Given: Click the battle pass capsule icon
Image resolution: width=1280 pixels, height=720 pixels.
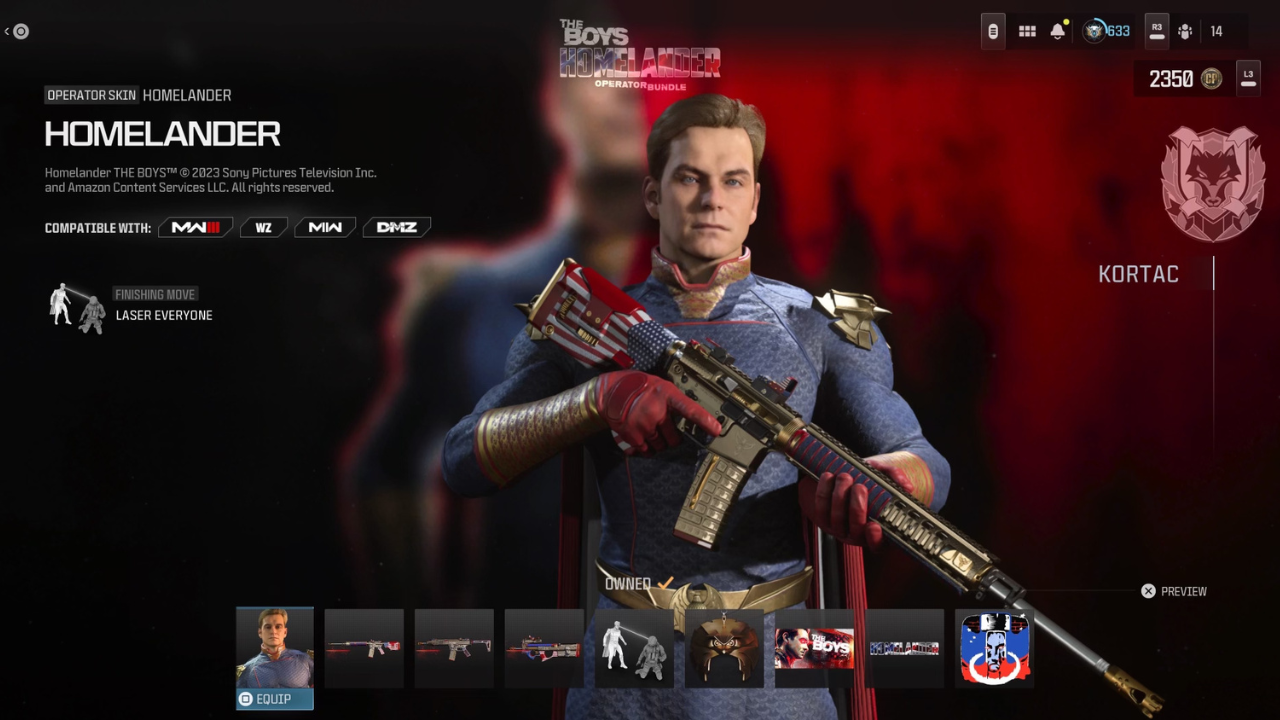Looking at the screenshot, I should click(x=992, y=31).
